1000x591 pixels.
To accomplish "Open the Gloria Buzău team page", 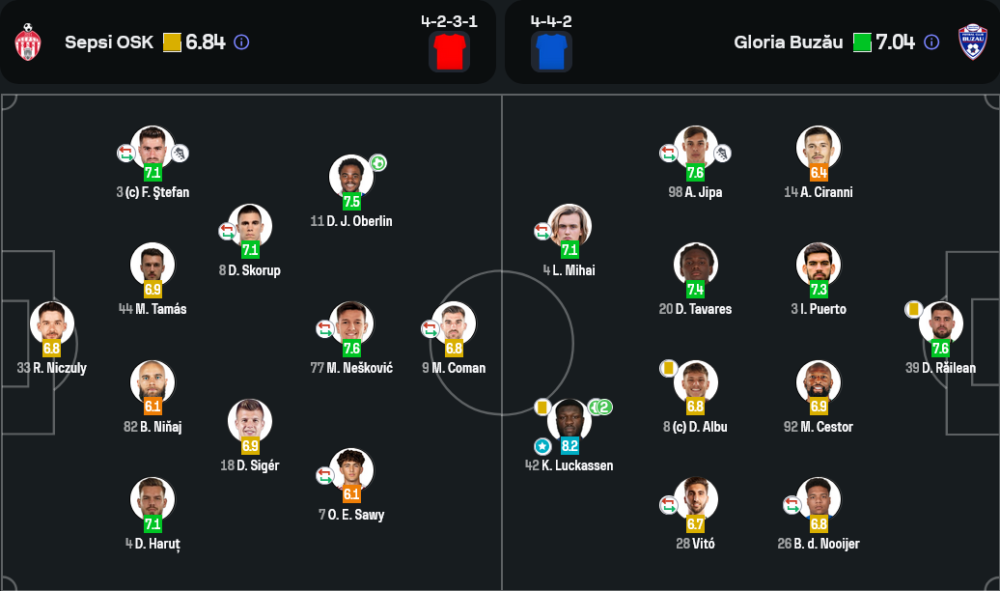I will [789, 43].
